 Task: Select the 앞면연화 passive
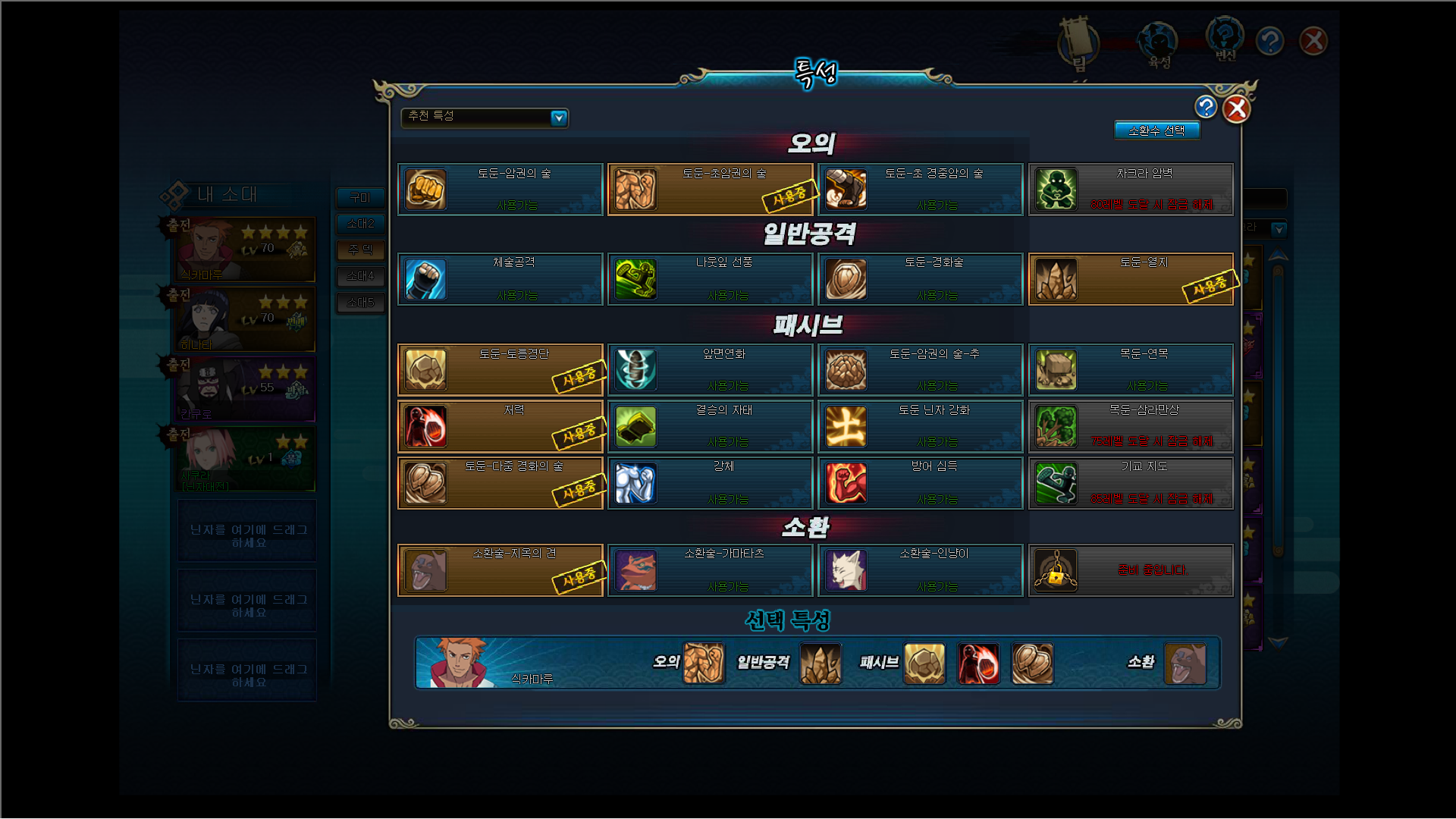click(711, 370)
